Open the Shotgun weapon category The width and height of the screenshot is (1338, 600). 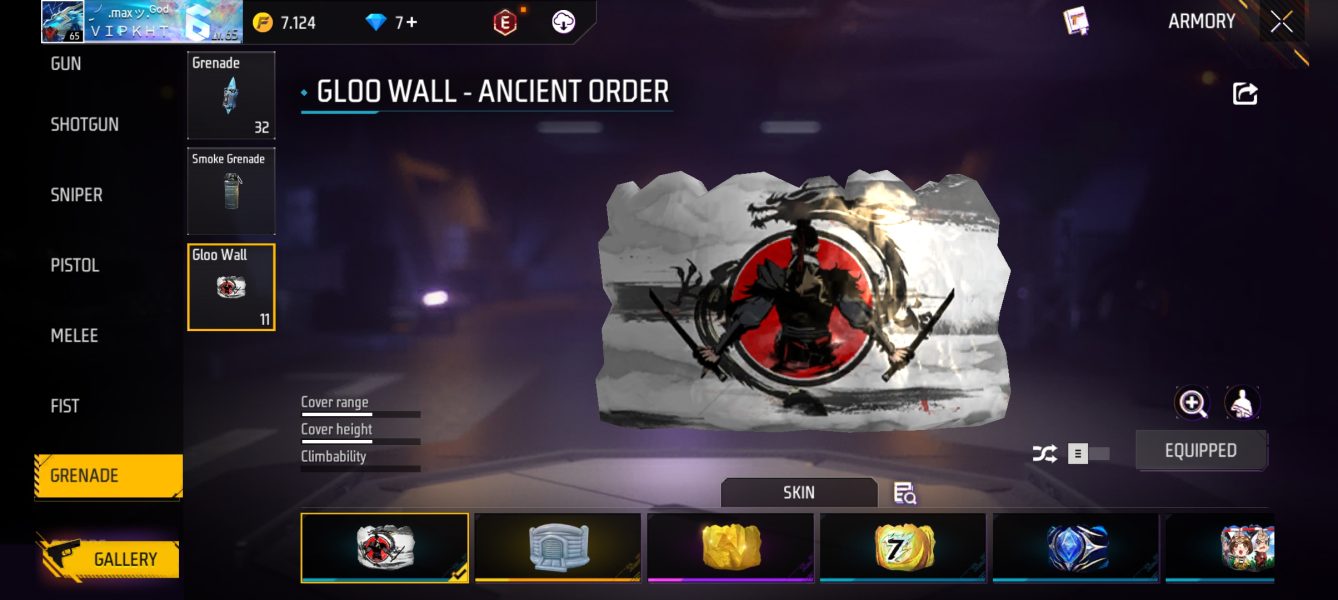[x=85, y=125]
